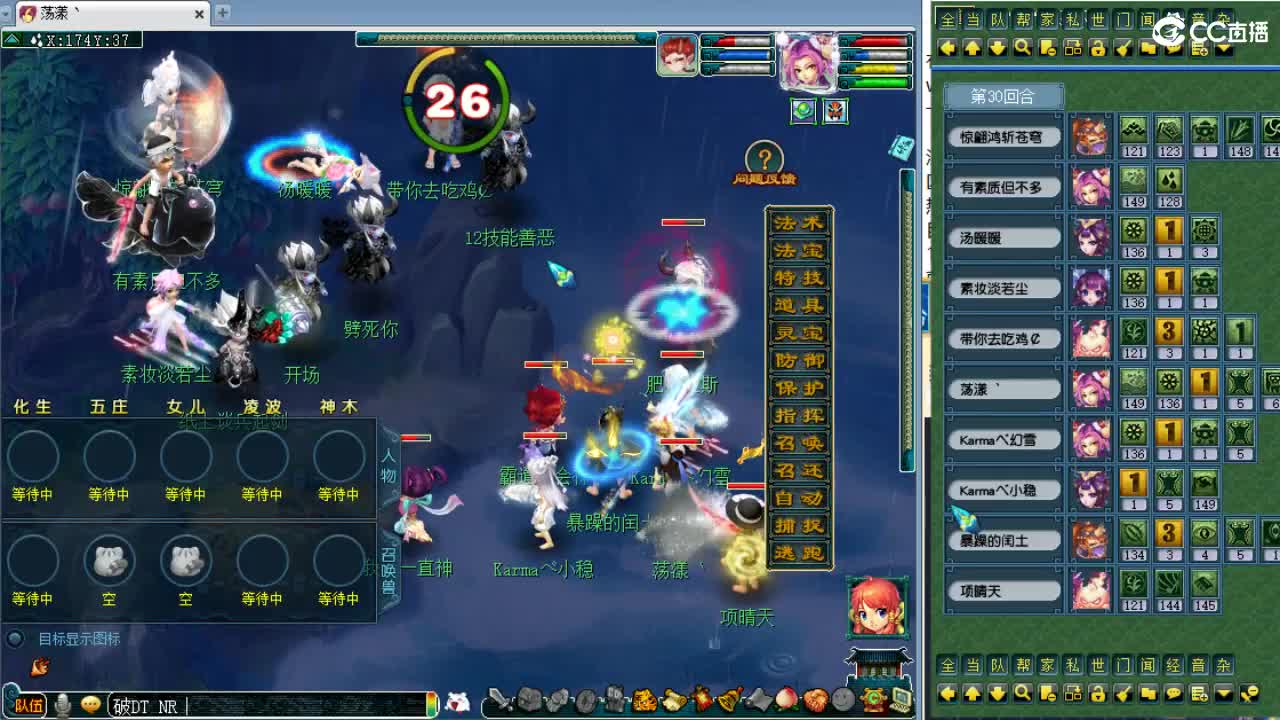Expand the 人物 (Character) side panel
This screenshot has width=1280, height=720.
click(390, 465)
